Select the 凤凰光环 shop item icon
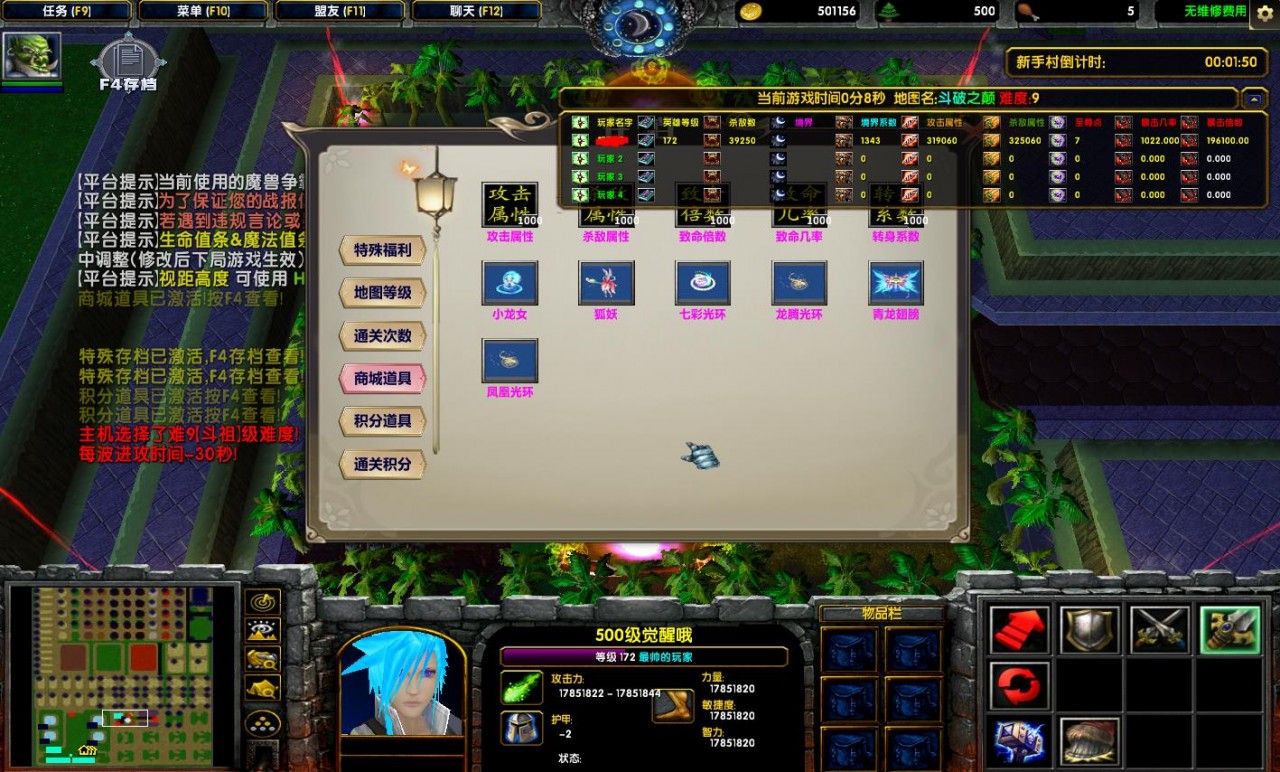 click(509, 360)
